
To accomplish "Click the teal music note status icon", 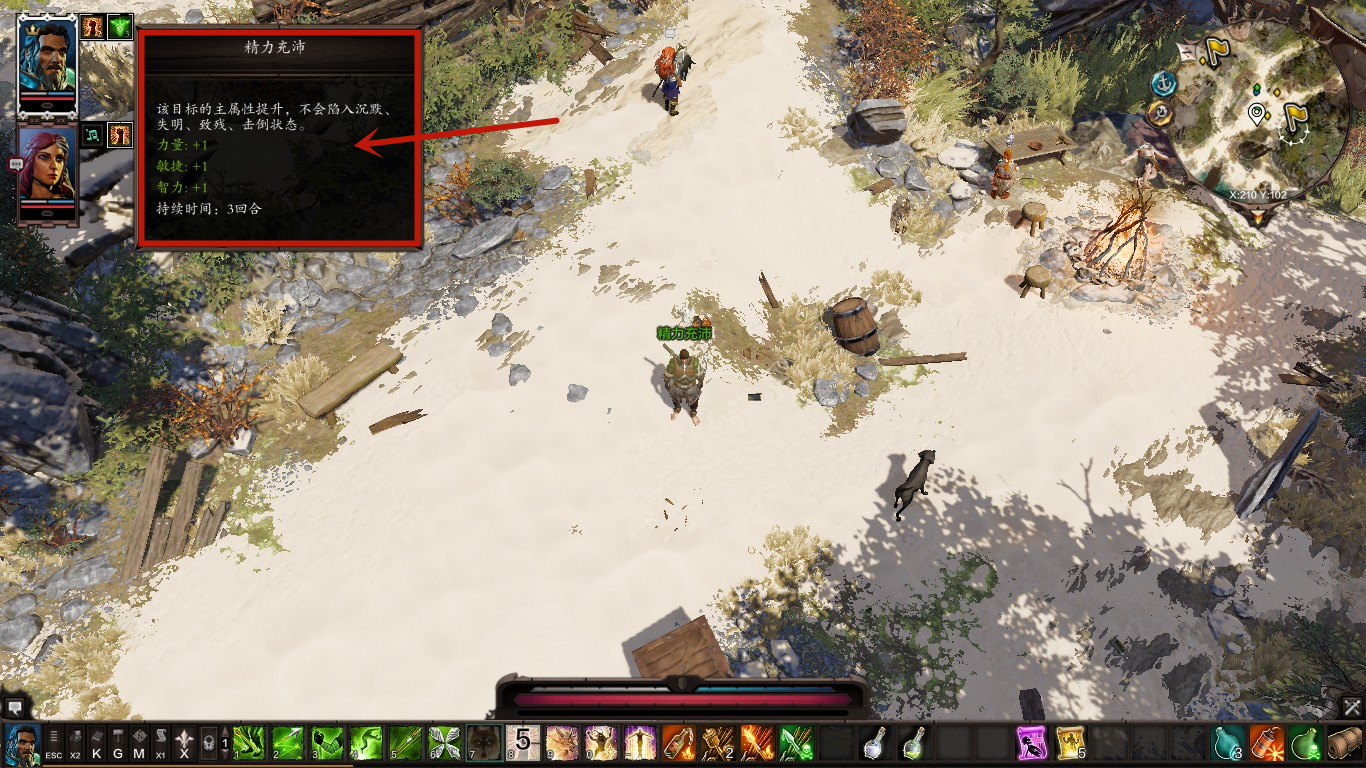I will (x=92, y=134).
